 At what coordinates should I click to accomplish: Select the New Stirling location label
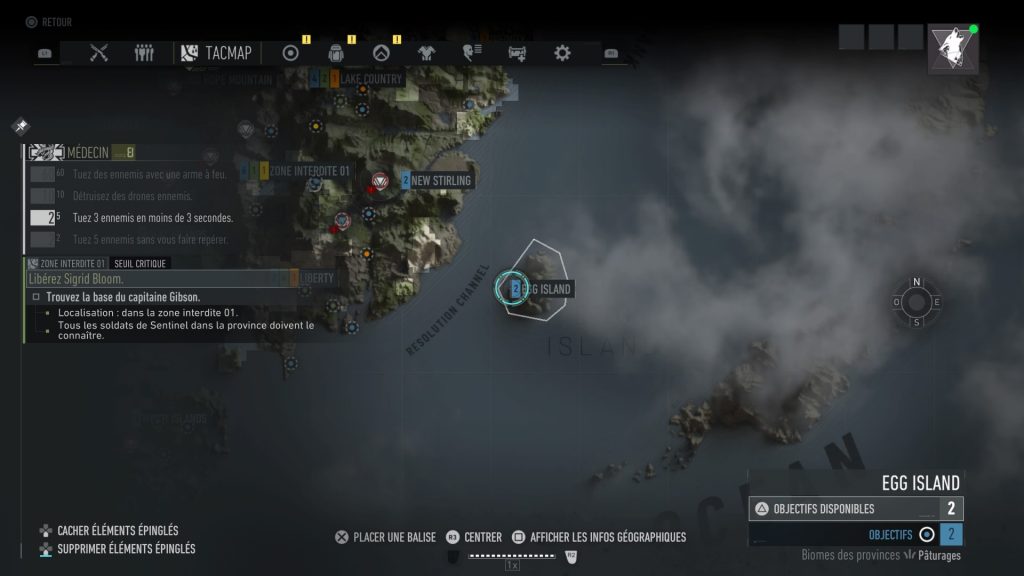click(436, 181)
